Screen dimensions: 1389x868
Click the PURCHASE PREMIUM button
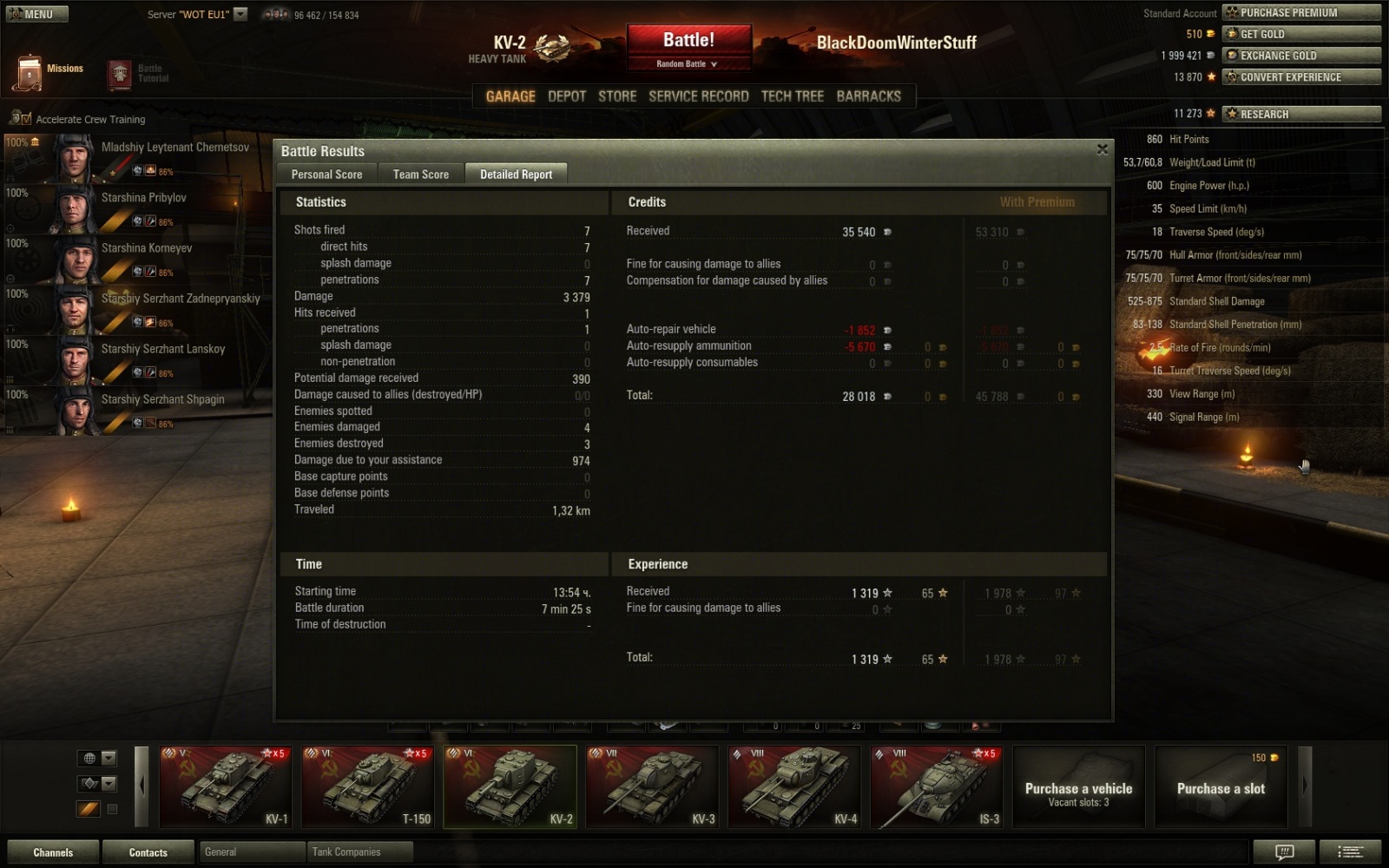tap(1300, 13)
